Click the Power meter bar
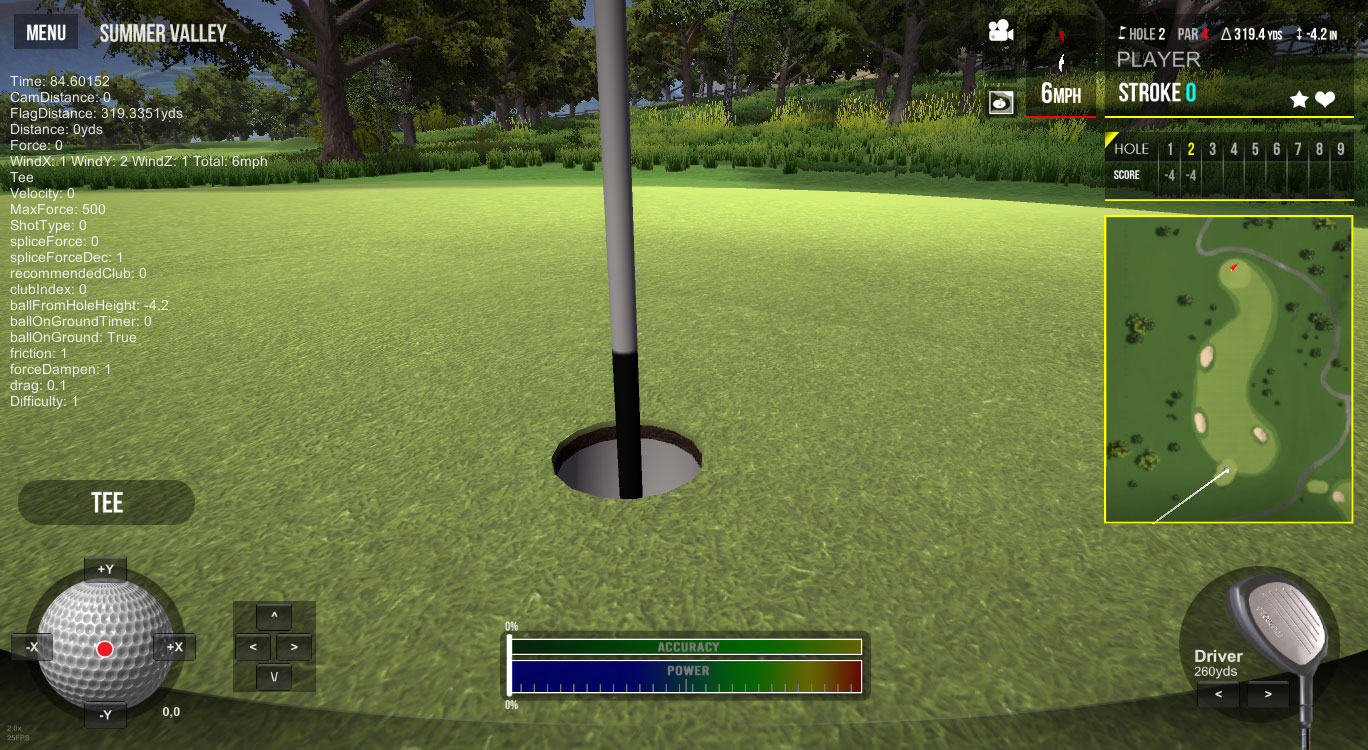1368x750 pixels. coord(686,676)
